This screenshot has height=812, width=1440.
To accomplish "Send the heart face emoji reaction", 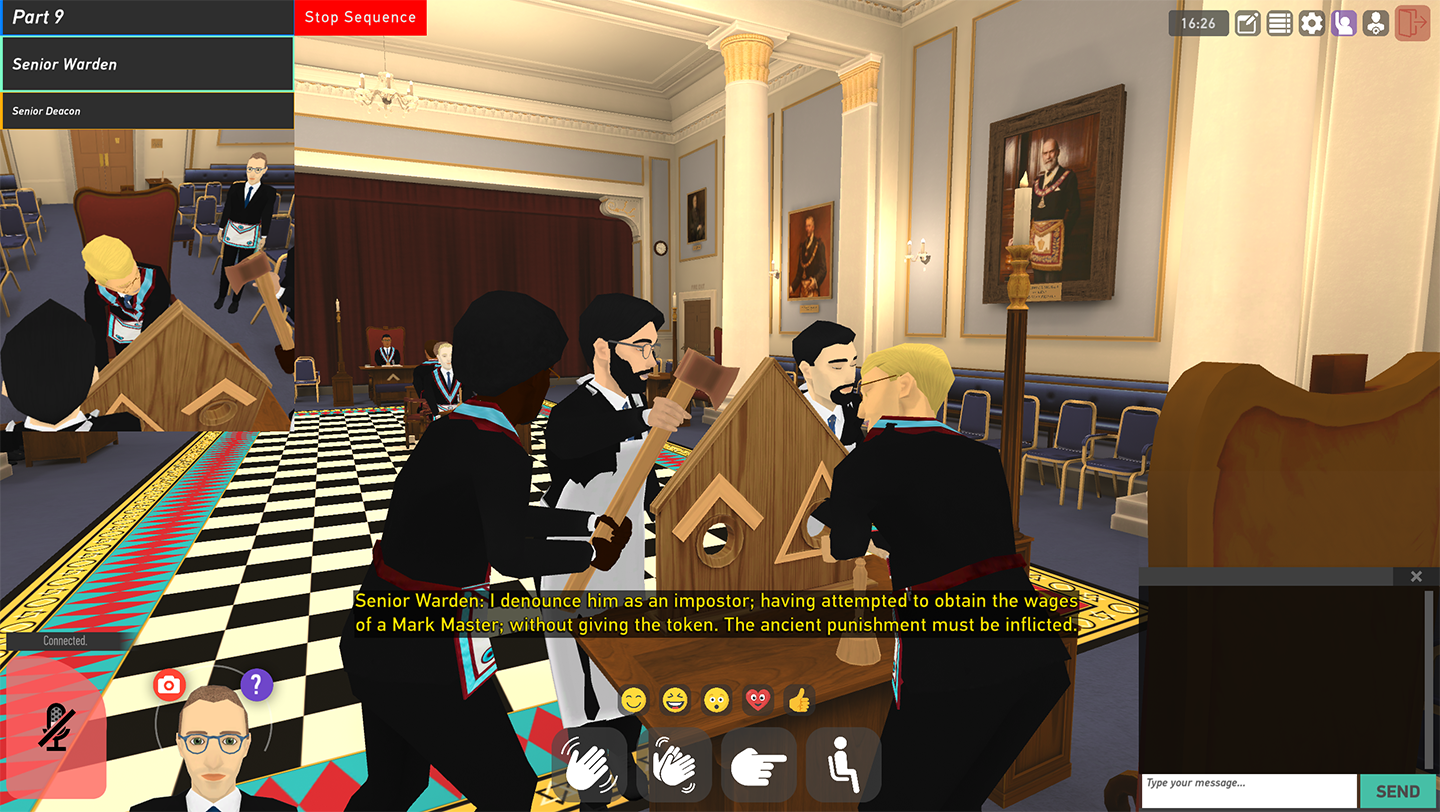I will tap(758, 700).
